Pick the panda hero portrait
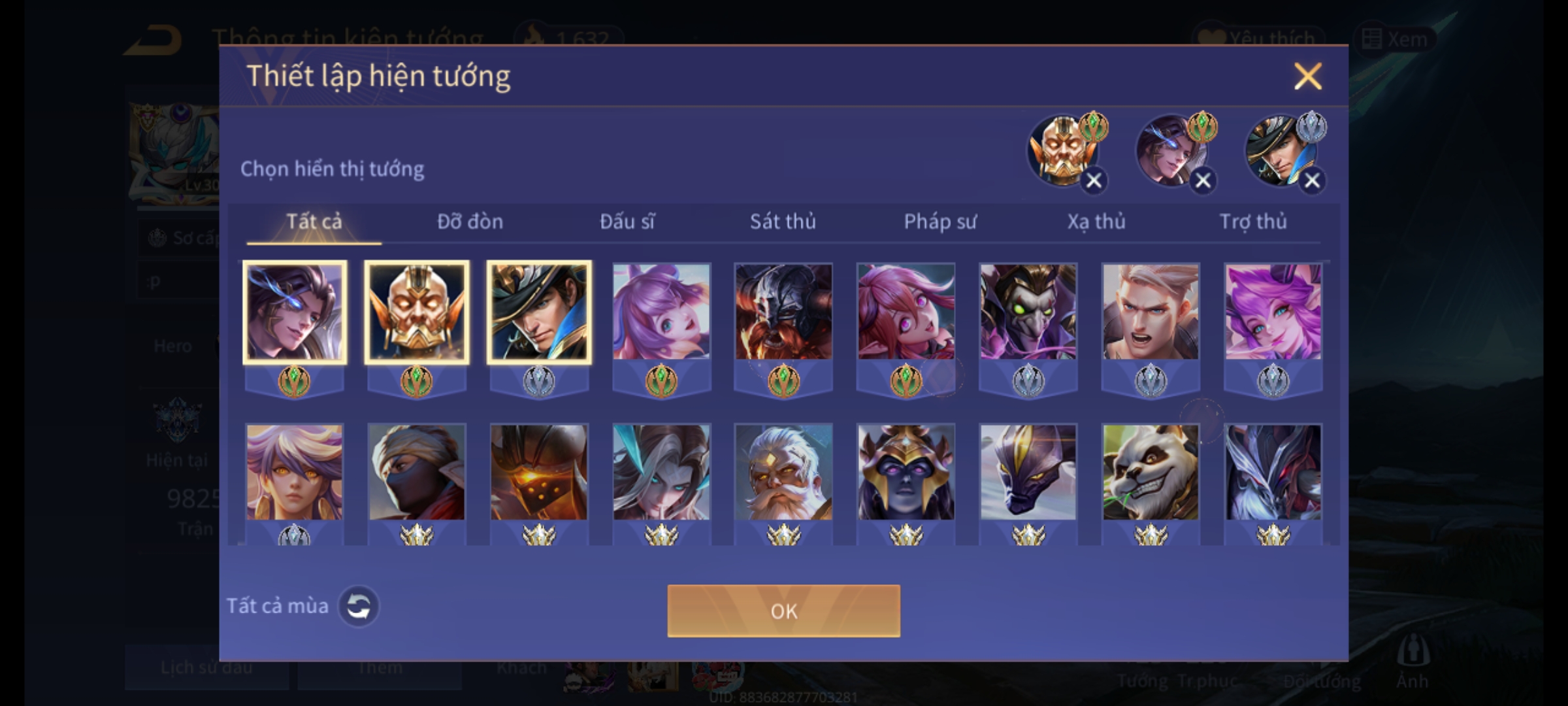Viewport: 1568px width, 706px height. point(1151,472)
